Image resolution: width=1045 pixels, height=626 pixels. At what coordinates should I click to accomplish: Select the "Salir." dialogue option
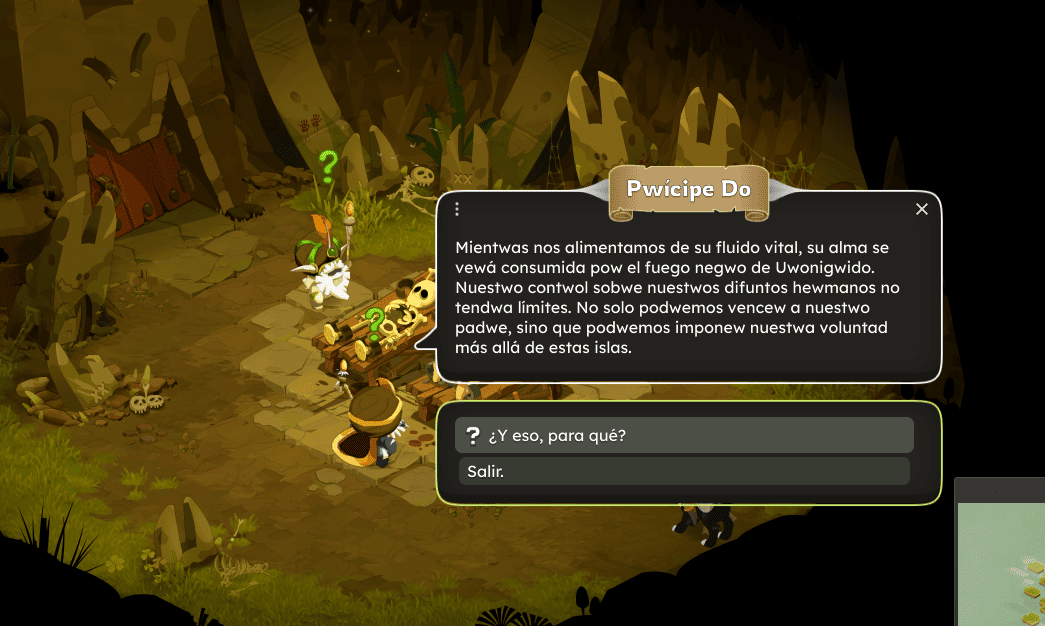684,471
